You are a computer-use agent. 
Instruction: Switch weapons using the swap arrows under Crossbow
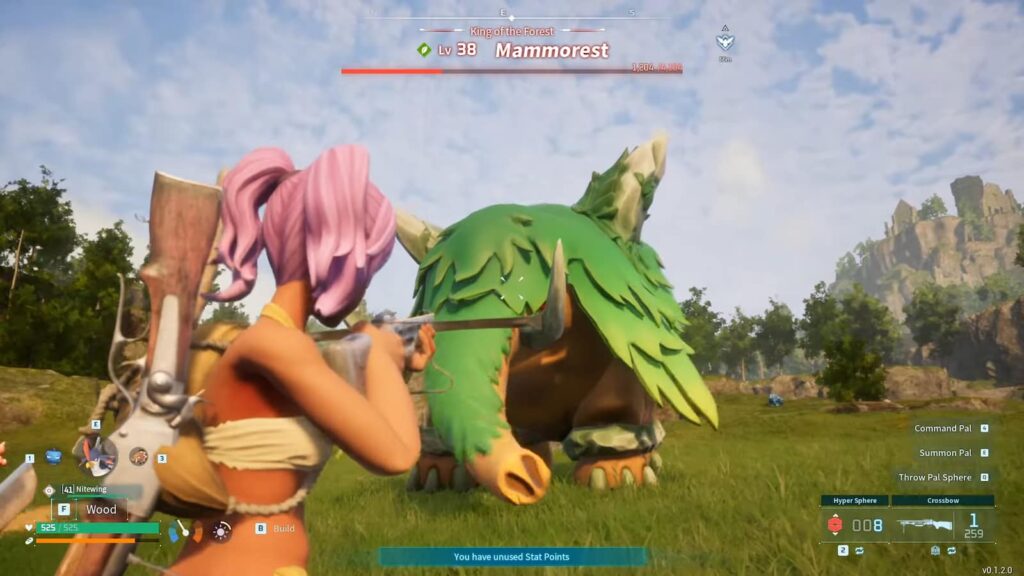pyautogui.click(x=951, y=550)
